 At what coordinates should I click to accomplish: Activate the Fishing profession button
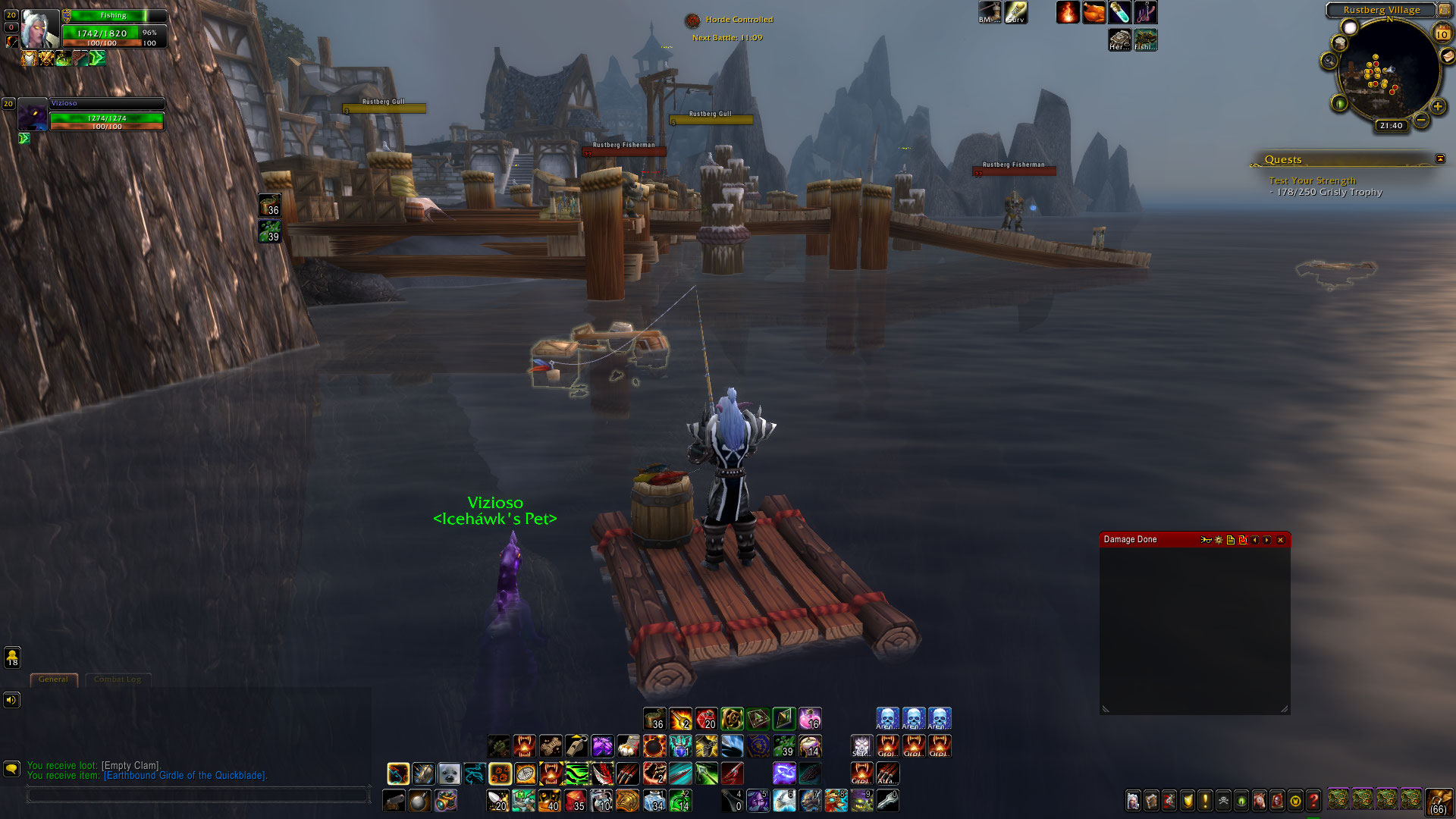1145,39
